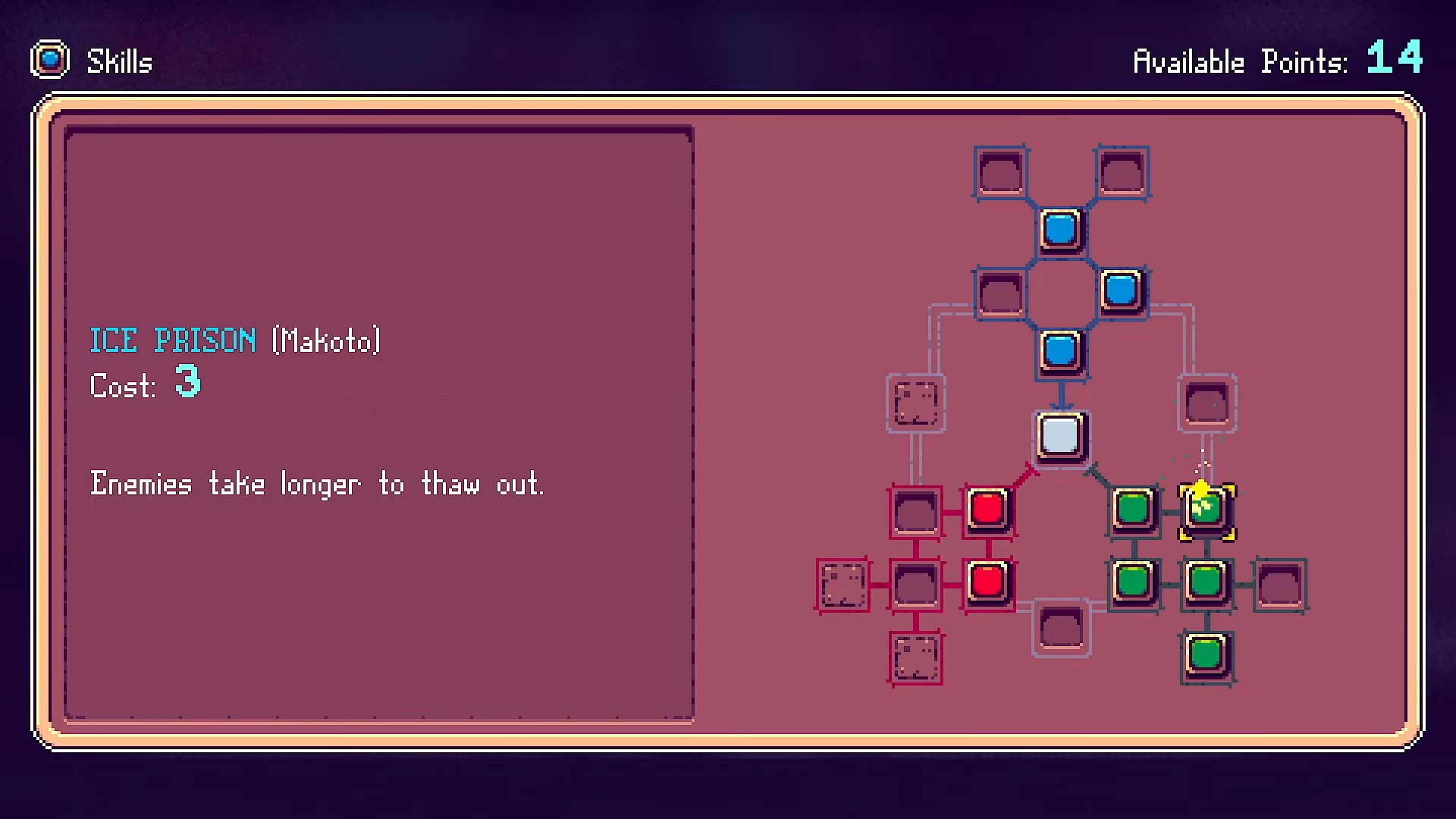Select the topmost unlocked blue skill node
The image size is (1456, 819).
click(1060, 228)
